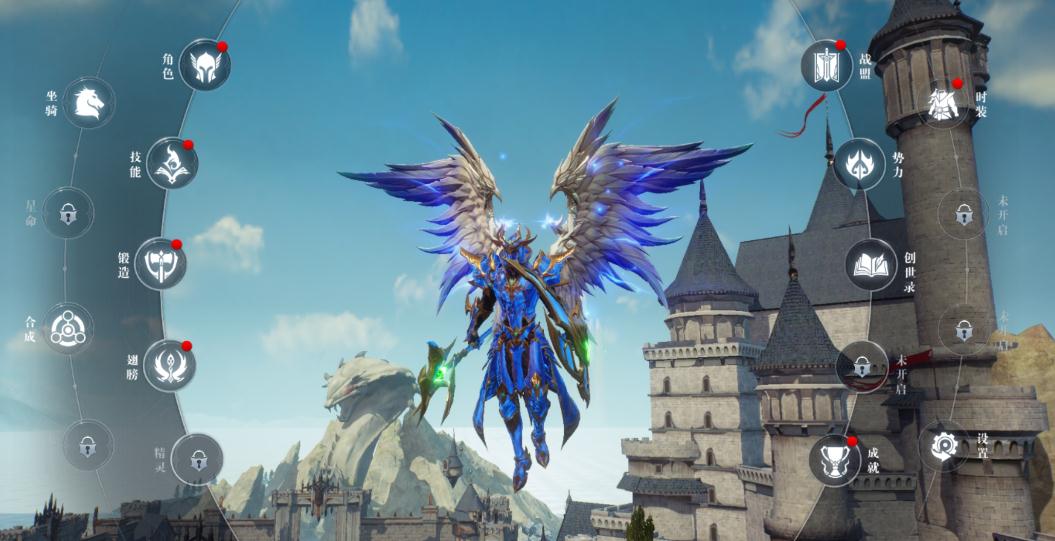
Task: Open the 坐骑 mount horse icon
Action: pos(89,102)
